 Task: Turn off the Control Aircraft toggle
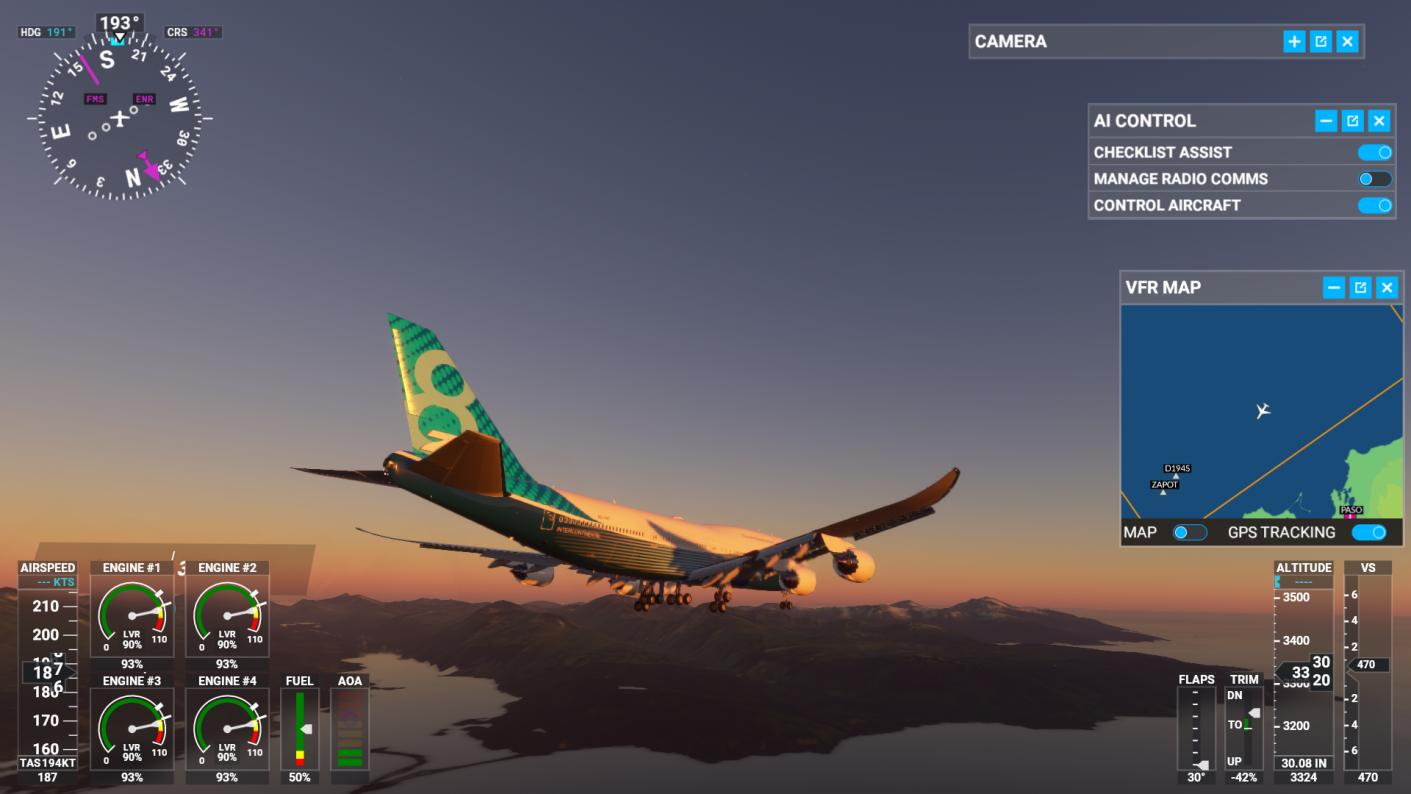coord(1375,205)
